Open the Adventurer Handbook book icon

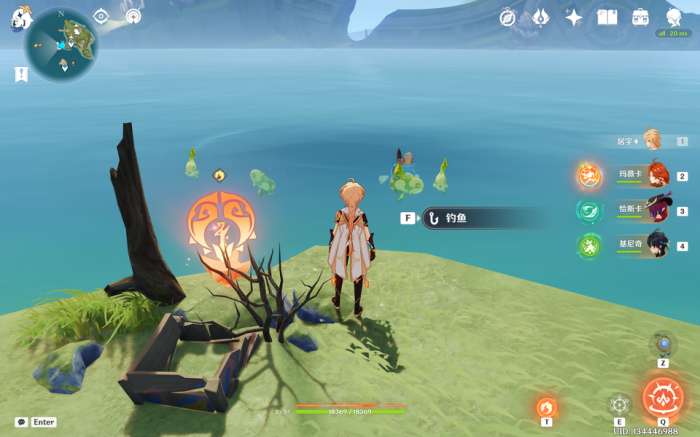click(x=607, y=17)
